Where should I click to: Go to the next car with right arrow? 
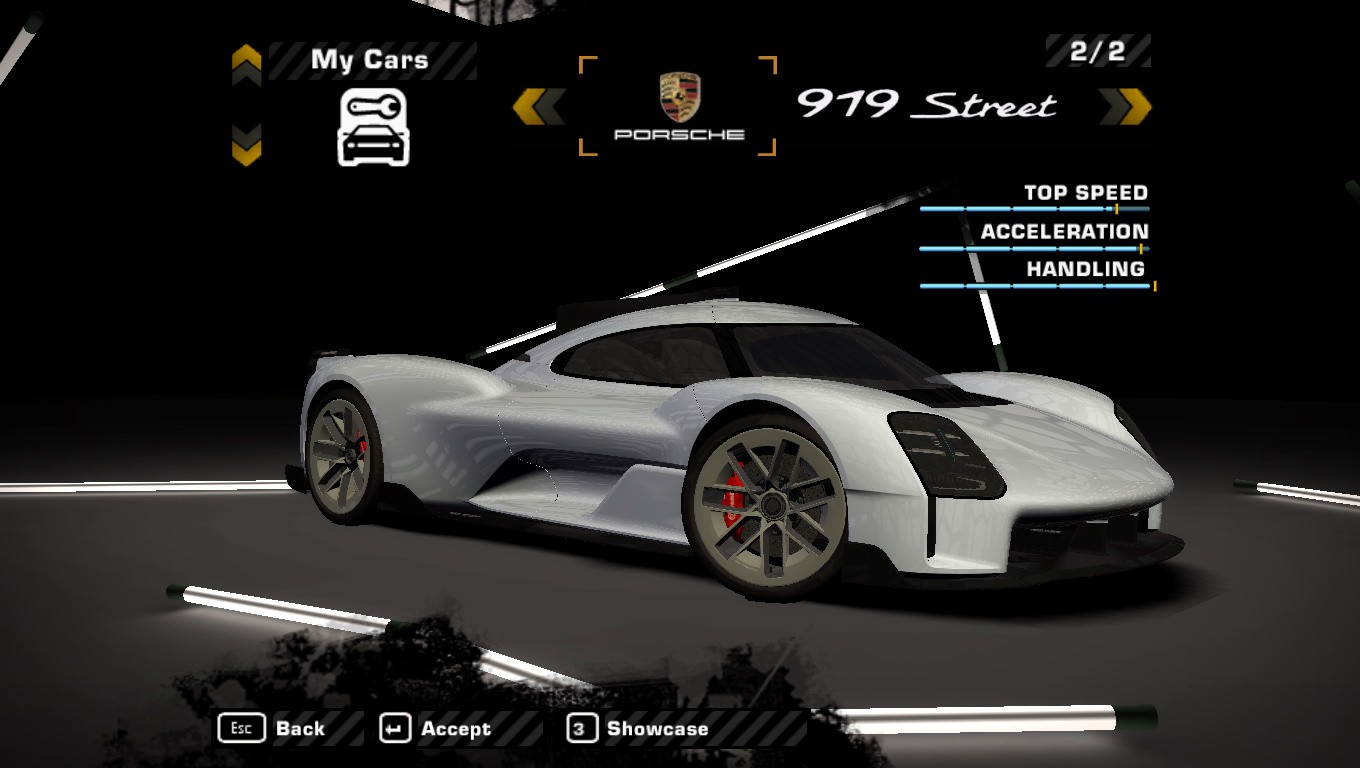coord(1126,106)
